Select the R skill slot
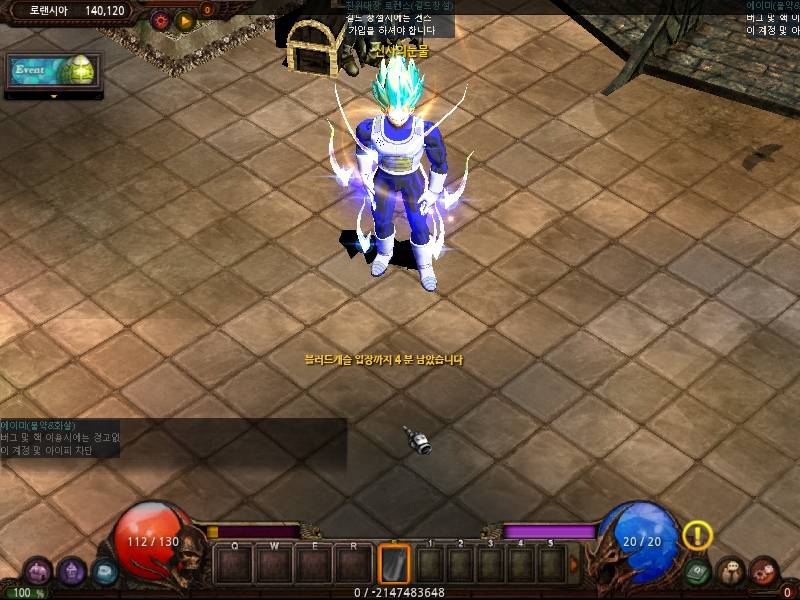800x600 pixels. 354,565
